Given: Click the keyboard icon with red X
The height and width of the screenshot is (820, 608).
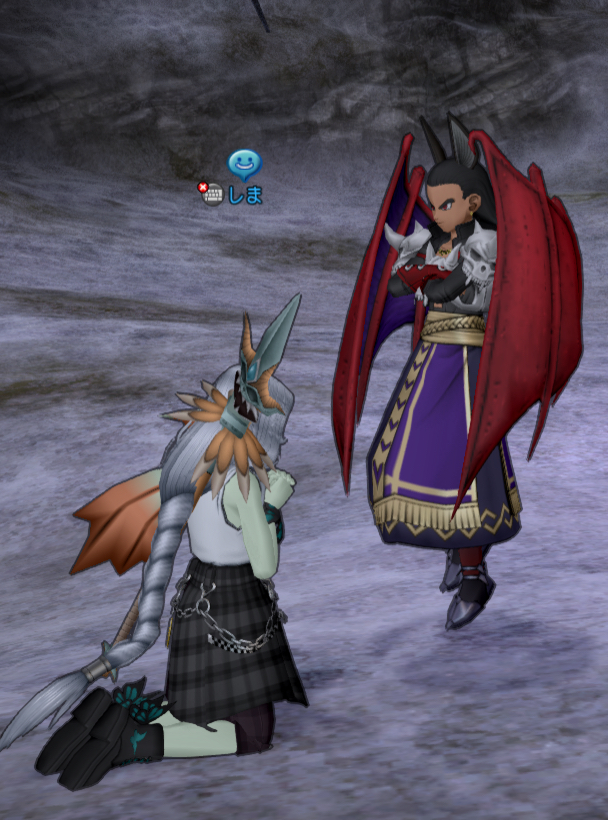Looking at the screenshot, I should tap(211, 194).
